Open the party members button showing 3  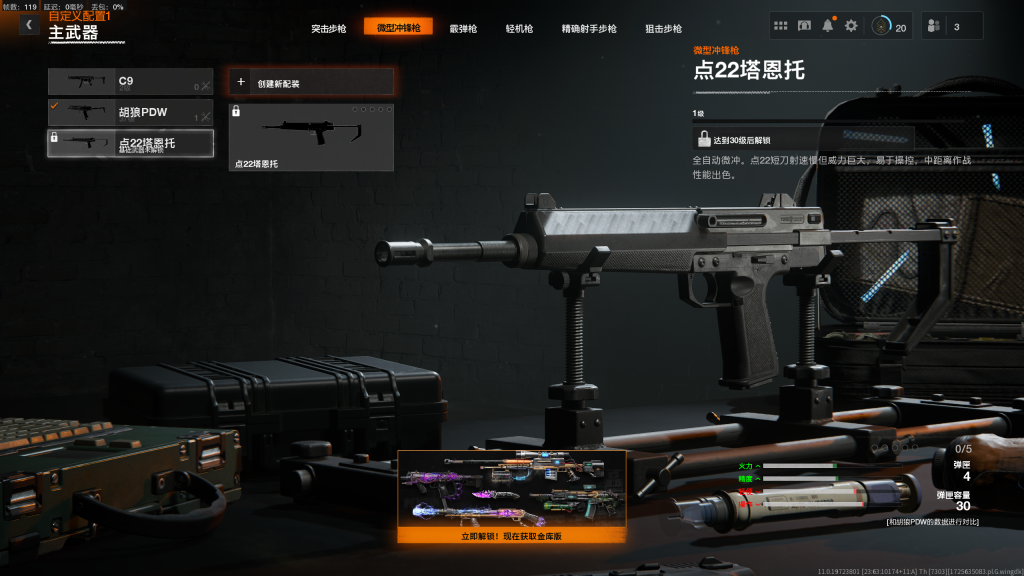click(x=951, y=26)
